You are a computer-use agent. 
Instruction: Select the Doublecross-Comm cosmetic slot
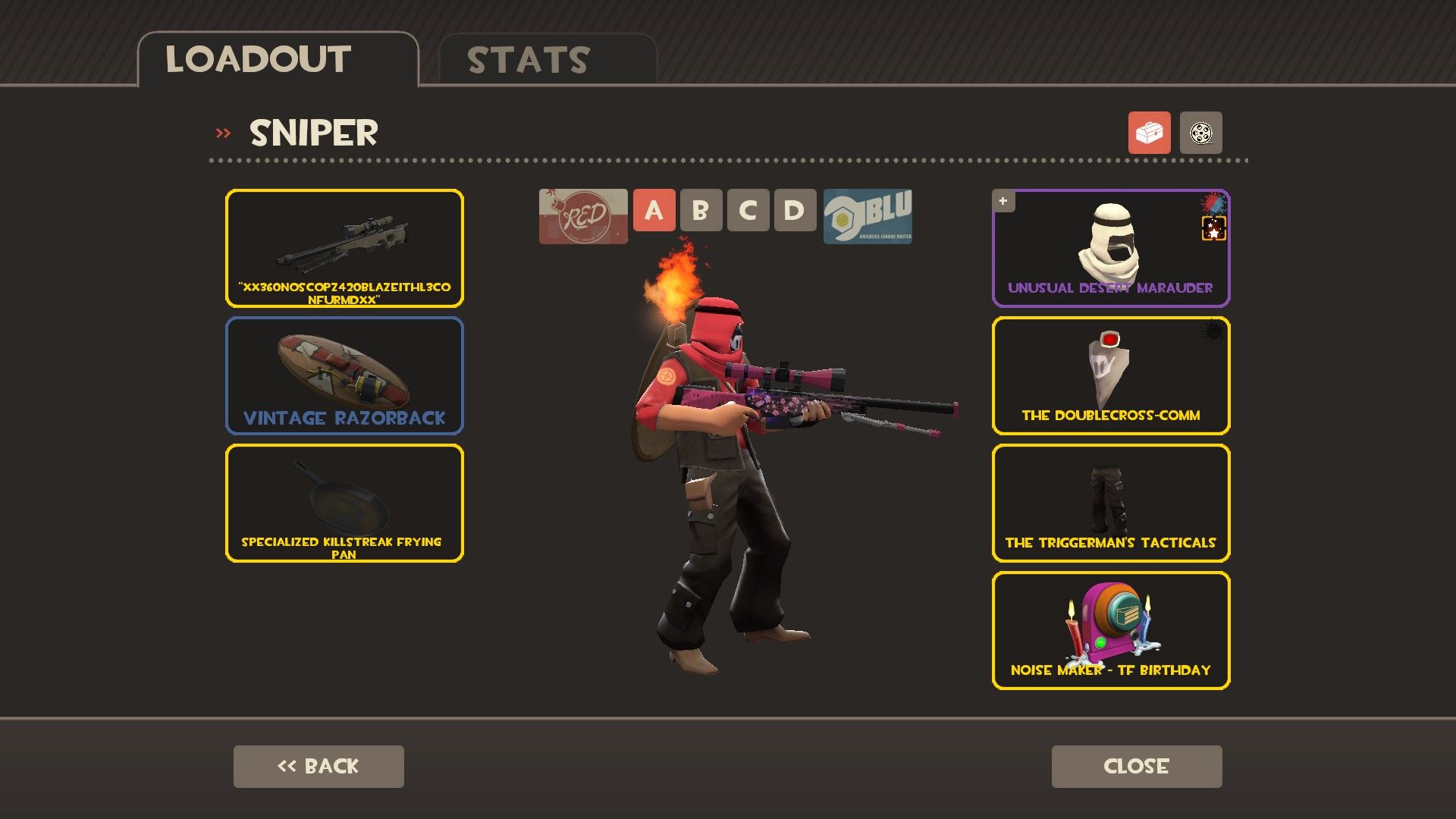tap(1111, 375)
